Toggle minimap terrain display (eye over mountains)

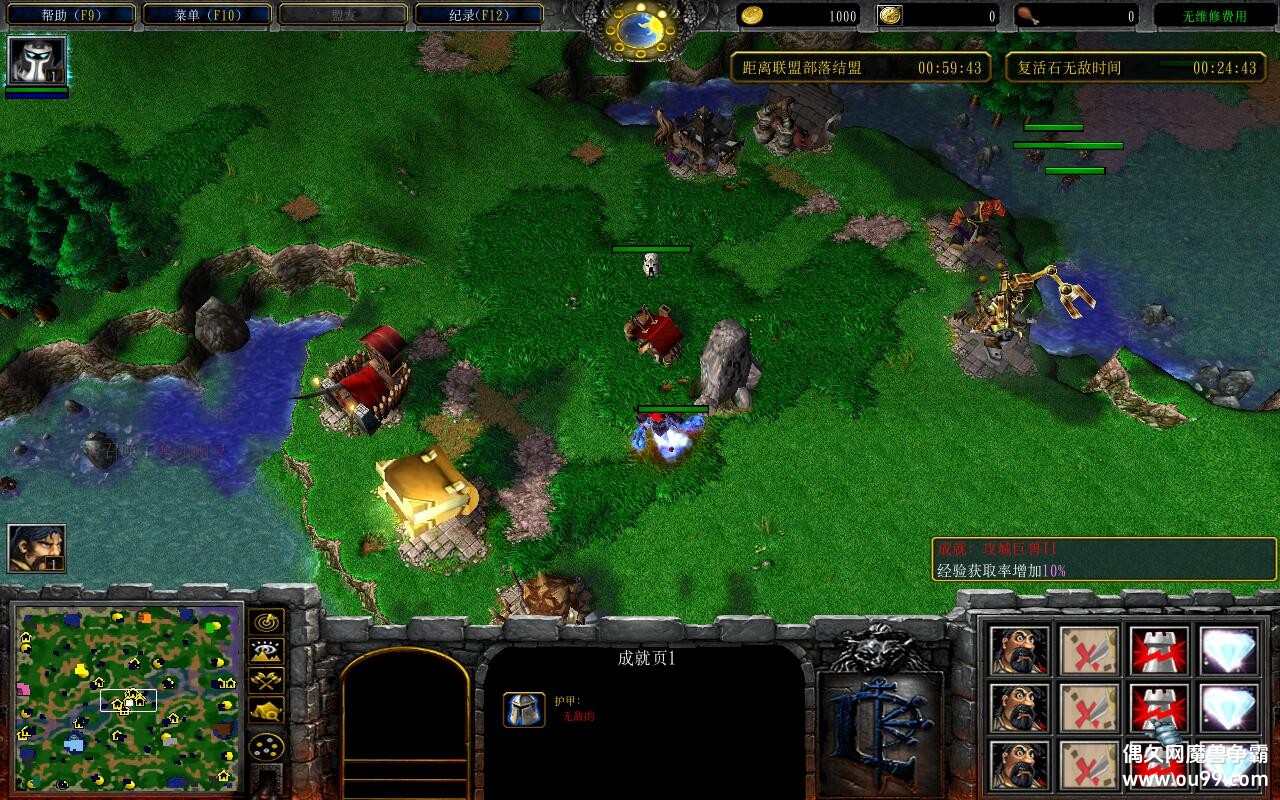pyautogui.click(x=267, y=652)
